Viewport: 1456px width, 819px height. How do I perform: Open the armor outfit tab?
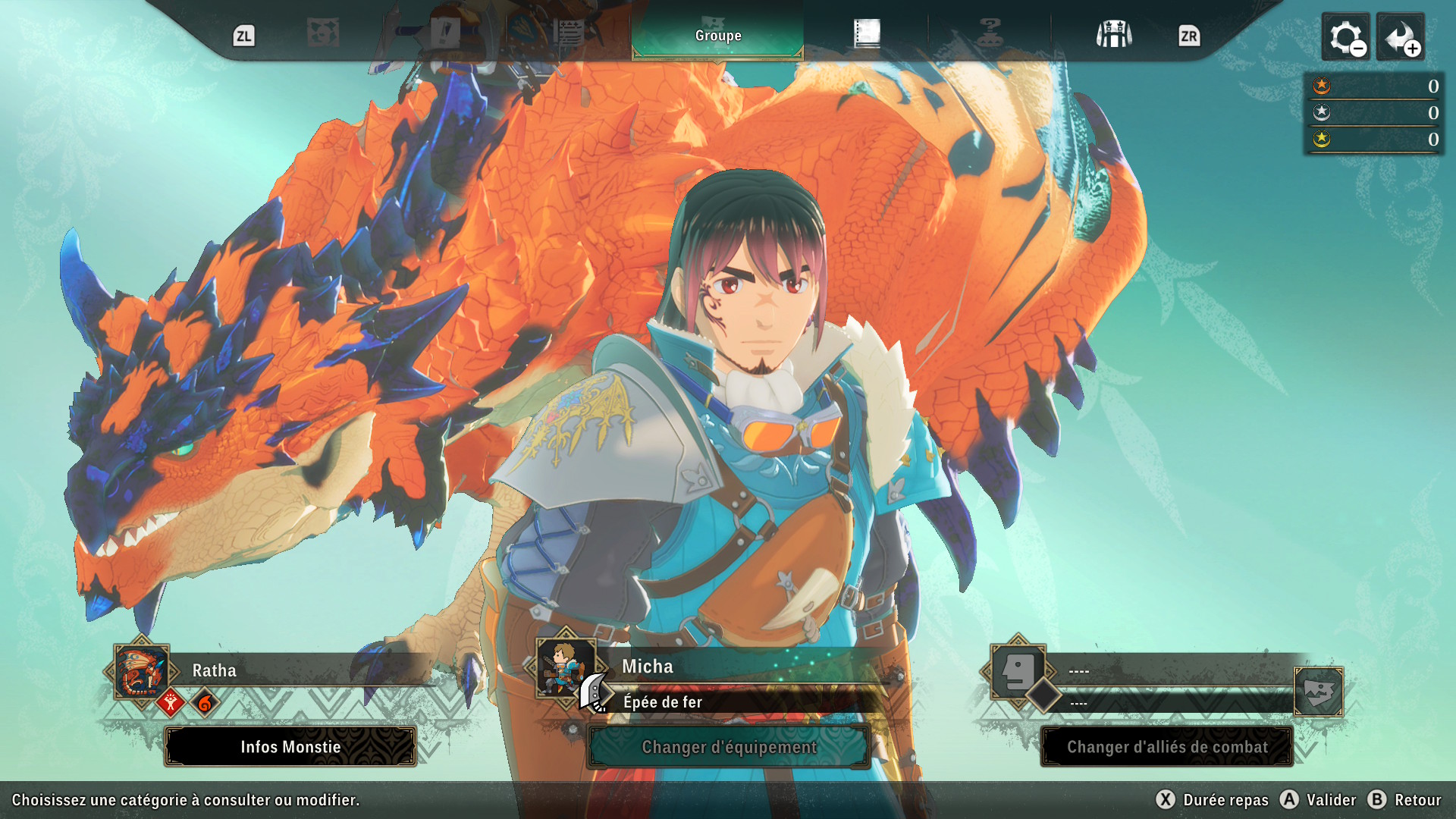(x=1113, y=34)
